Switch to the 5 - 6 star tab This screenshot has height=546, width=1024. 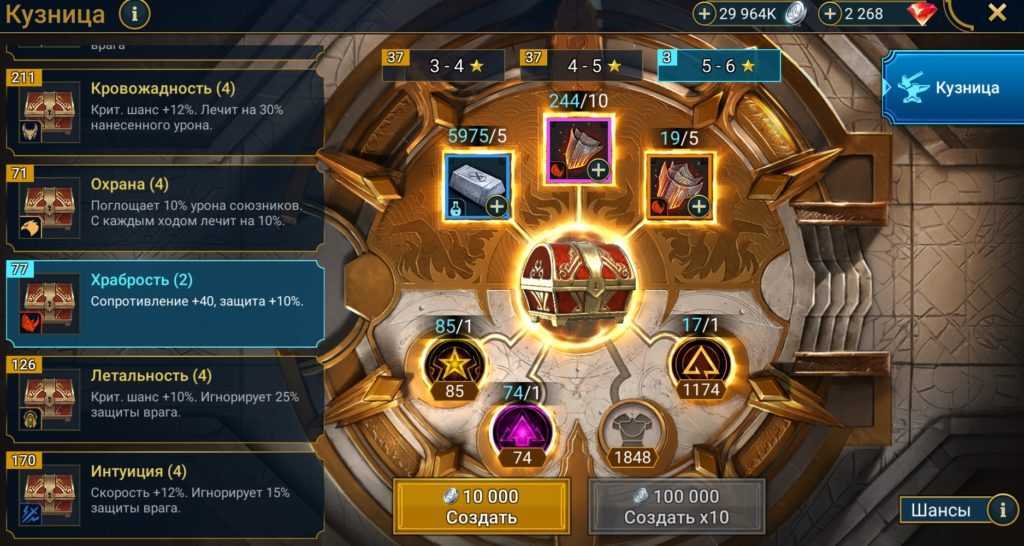click(718, 66)
